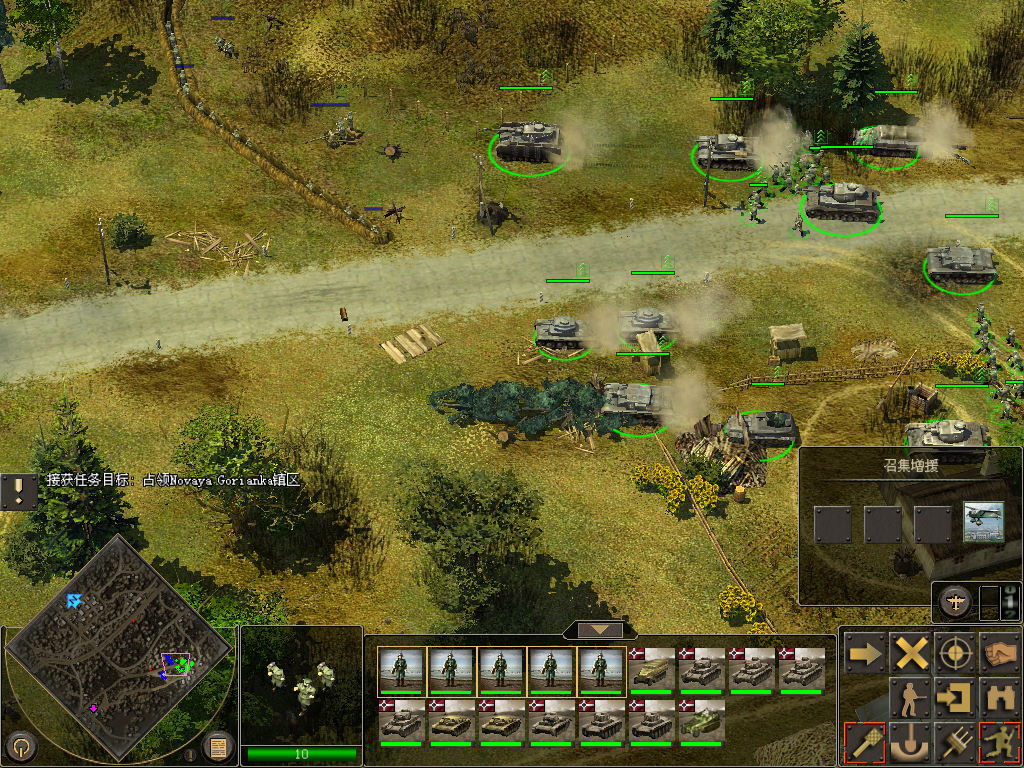Click the move arrow command button

864,655
